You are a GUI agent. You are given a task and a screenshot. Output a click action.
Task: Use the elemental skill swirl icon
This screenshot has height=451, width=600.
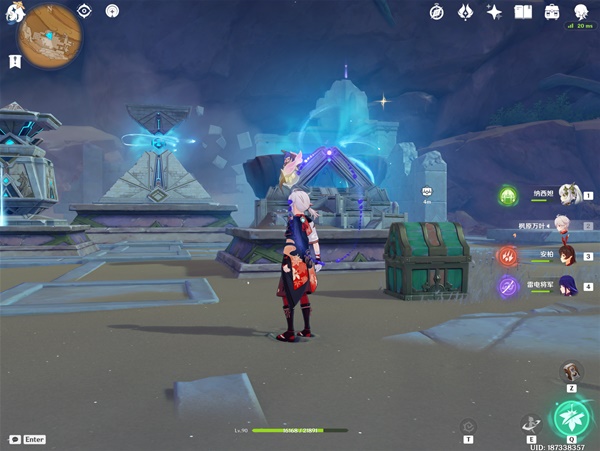coord(531,423)
